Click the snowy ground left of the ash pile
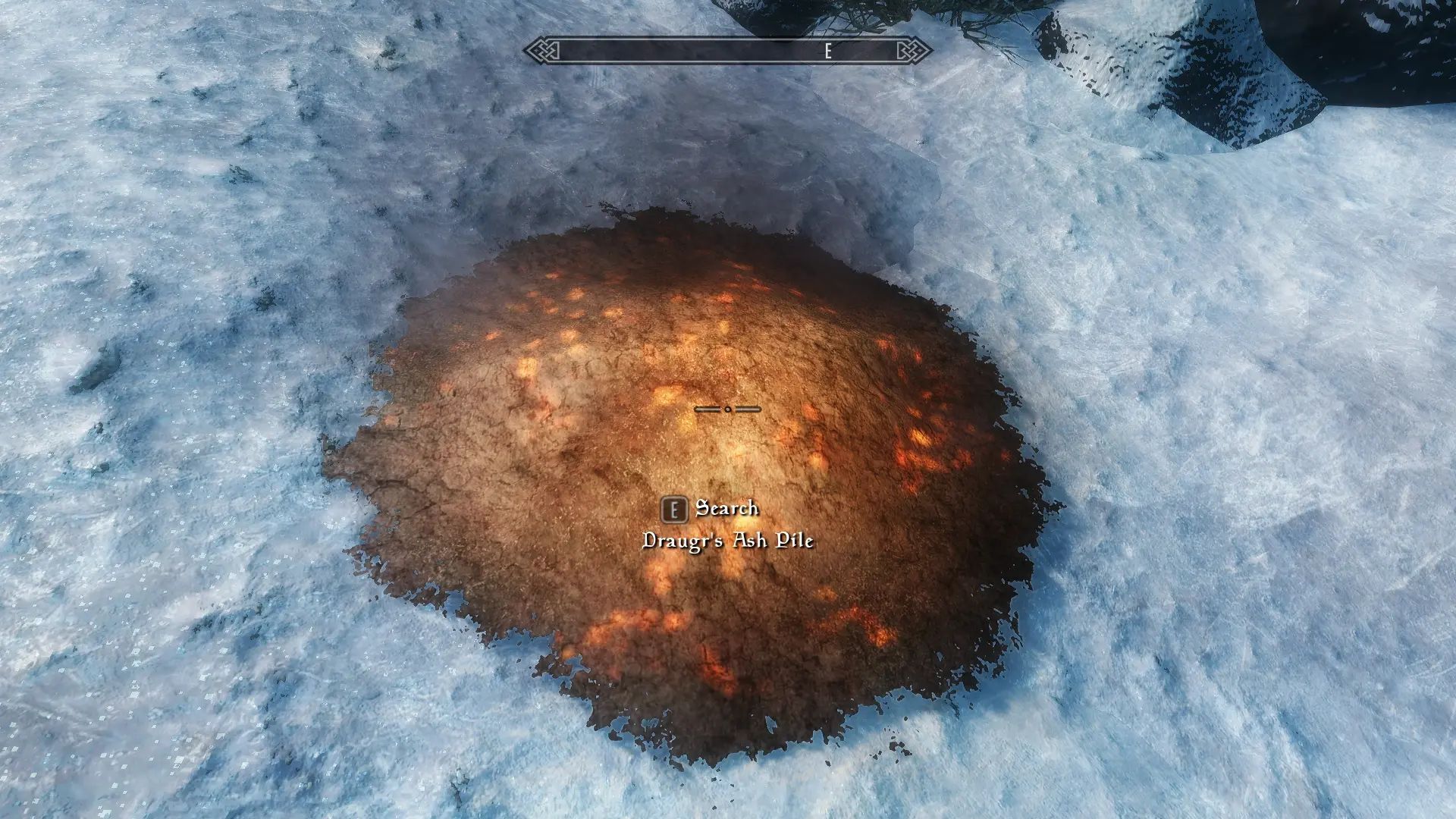 (x=212, y=455)
